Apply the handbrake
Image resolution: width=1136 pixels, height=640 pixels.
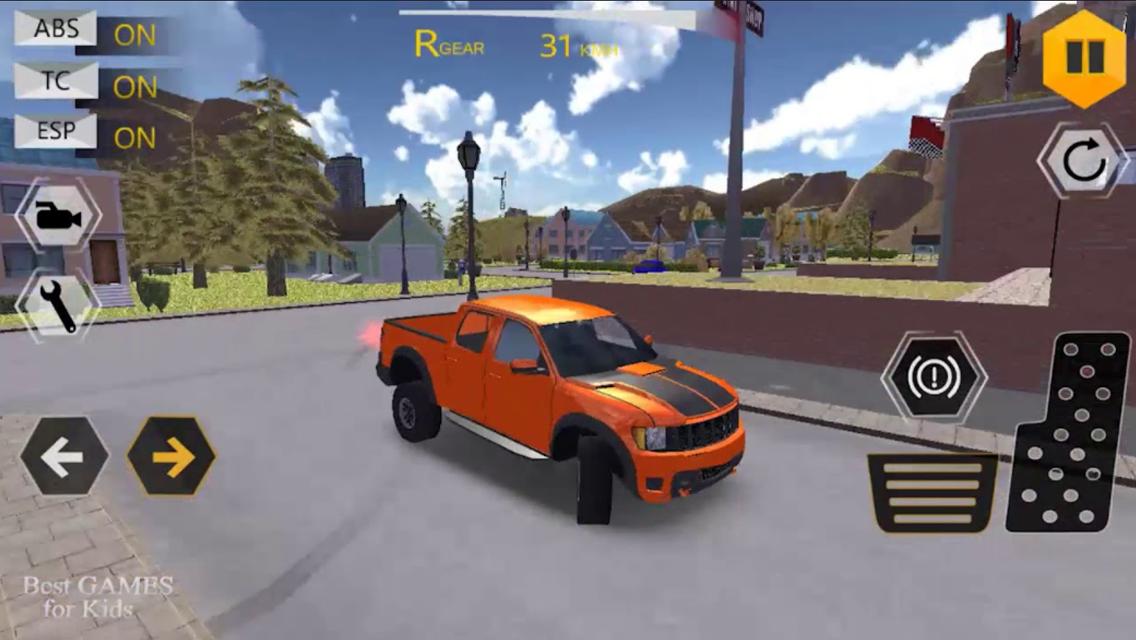coord(932,376)
